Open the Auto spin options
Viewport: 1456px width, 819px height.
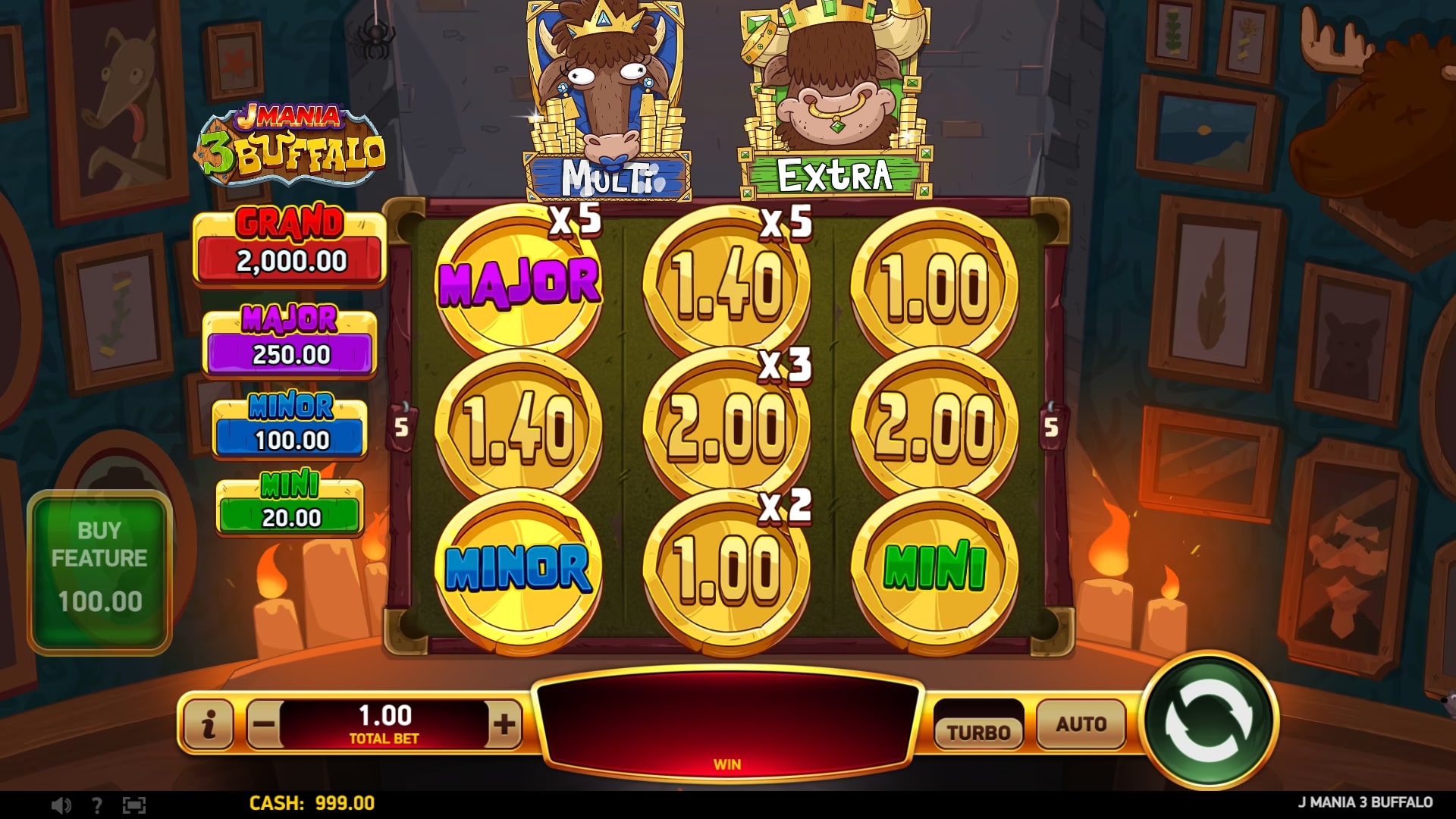pyautogui.click(x=1081, y=724)
